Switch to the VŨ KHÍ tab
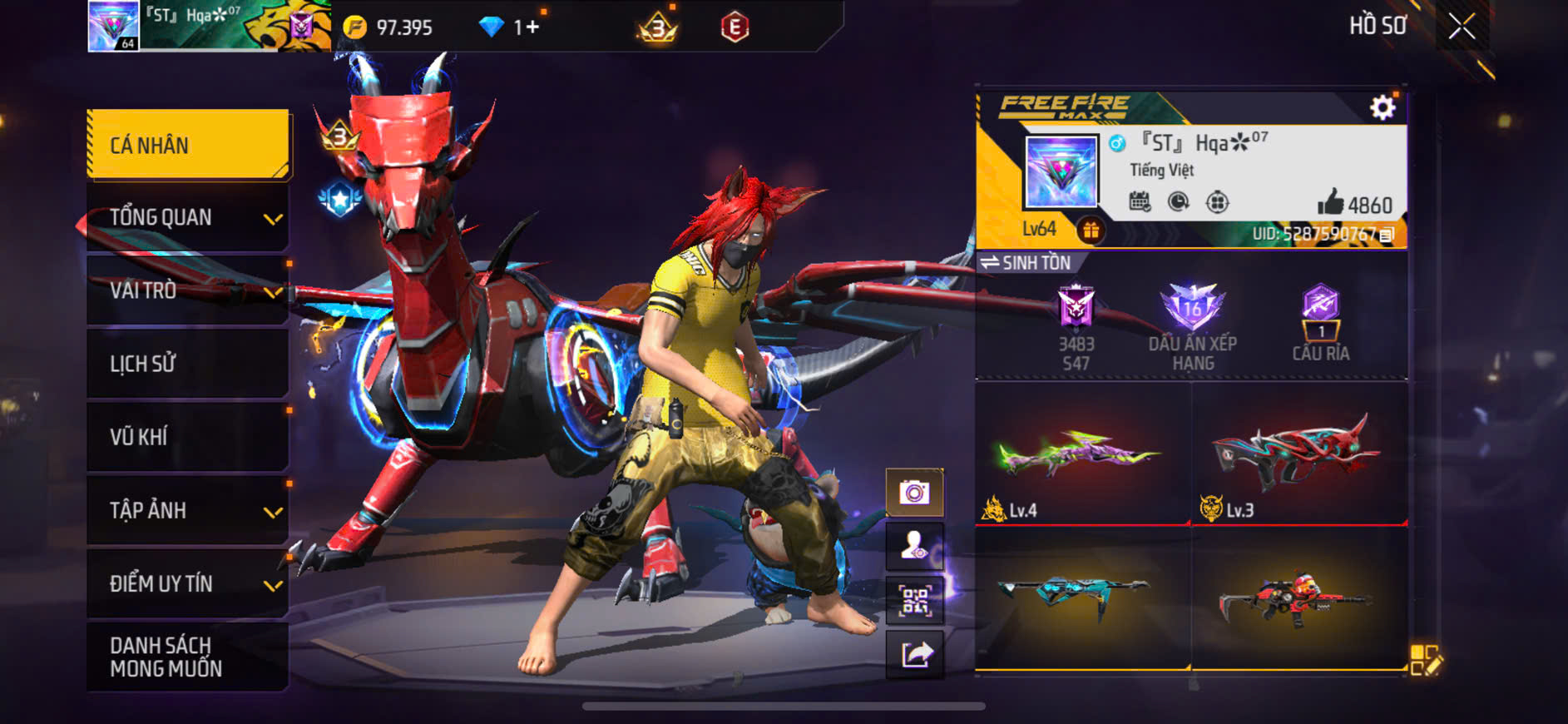The height and width of the screenshot is (724, 1568). [x=188, y=437]
